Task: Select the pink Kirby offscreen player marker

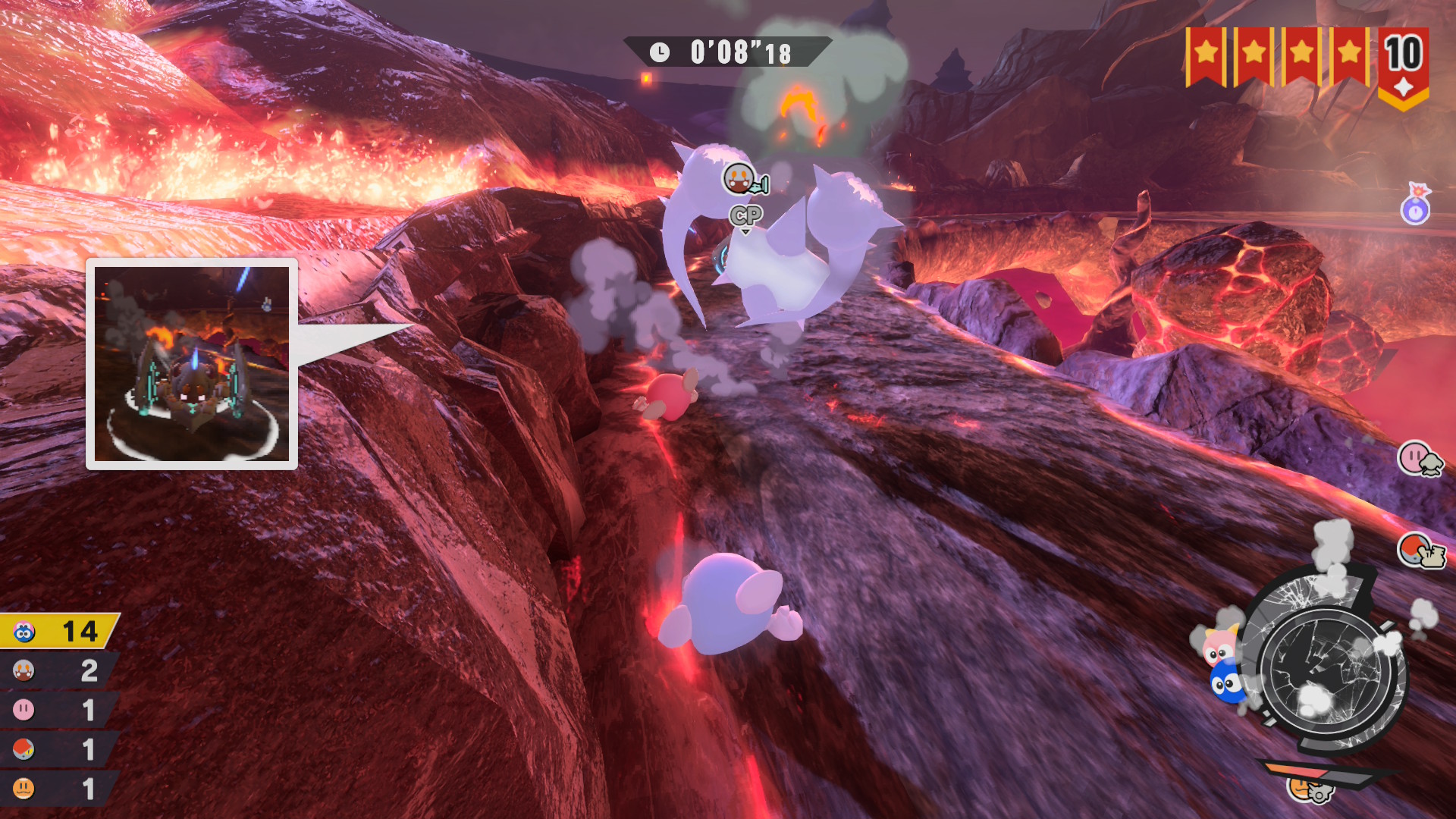Action: tap(1420, 459)
